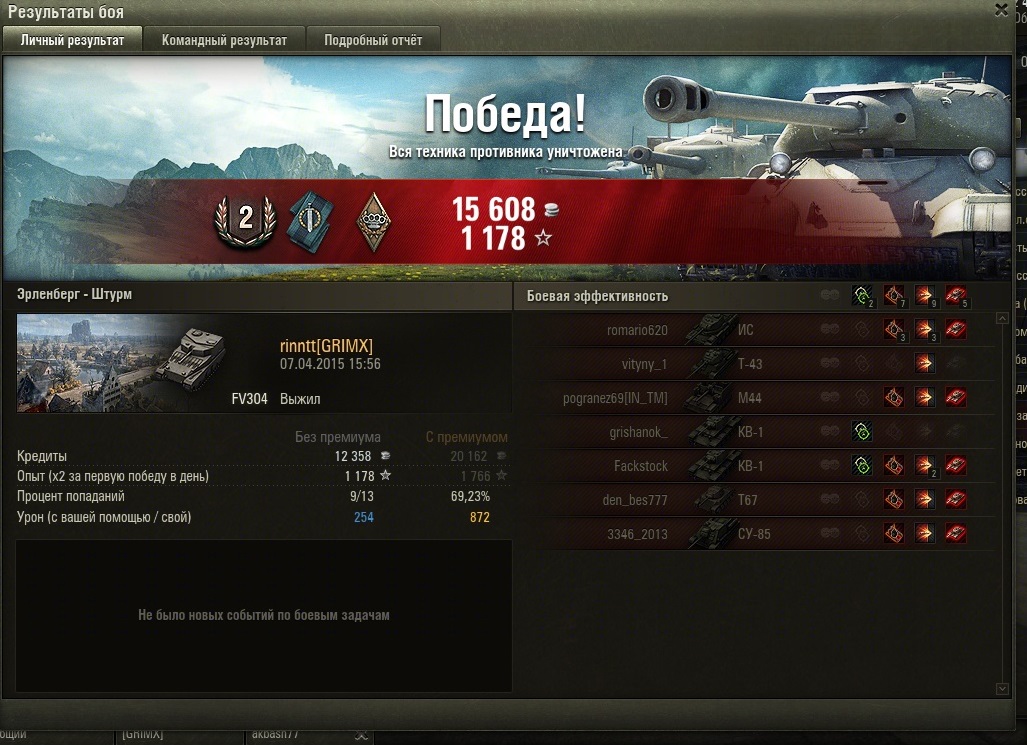1027x745 pixels.
Task: Click the scroll-up arrow of efficiency list
Action: [x=1003, y=319]
